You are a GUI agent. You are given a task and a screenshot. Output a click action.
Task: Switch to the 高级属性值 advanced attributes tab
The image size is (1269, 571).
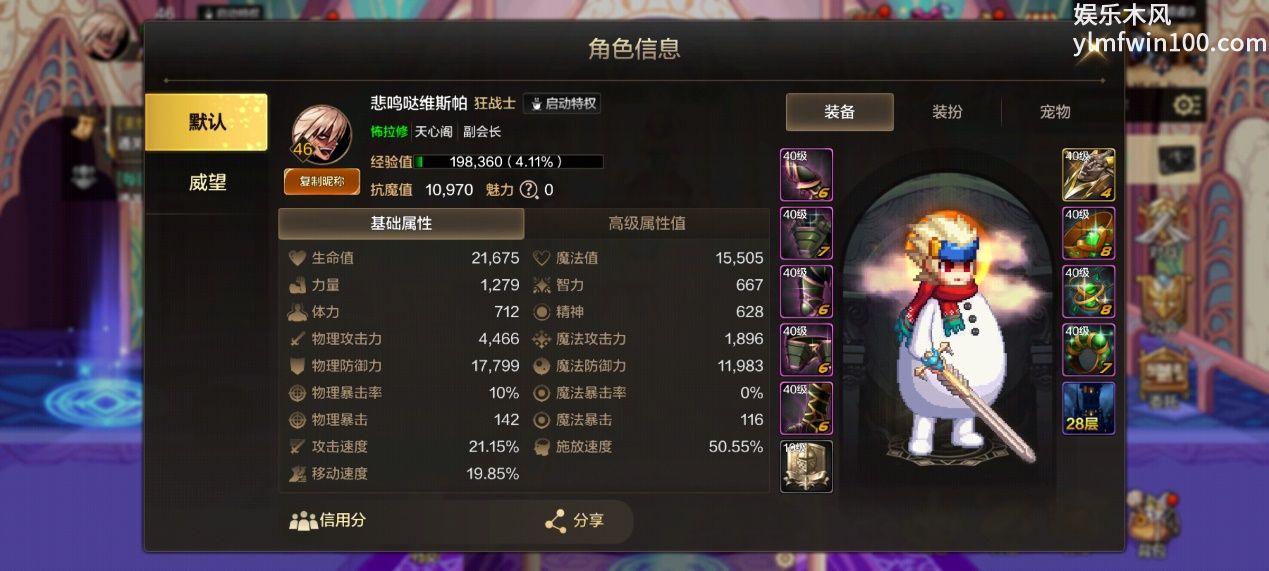click(647, 223)
